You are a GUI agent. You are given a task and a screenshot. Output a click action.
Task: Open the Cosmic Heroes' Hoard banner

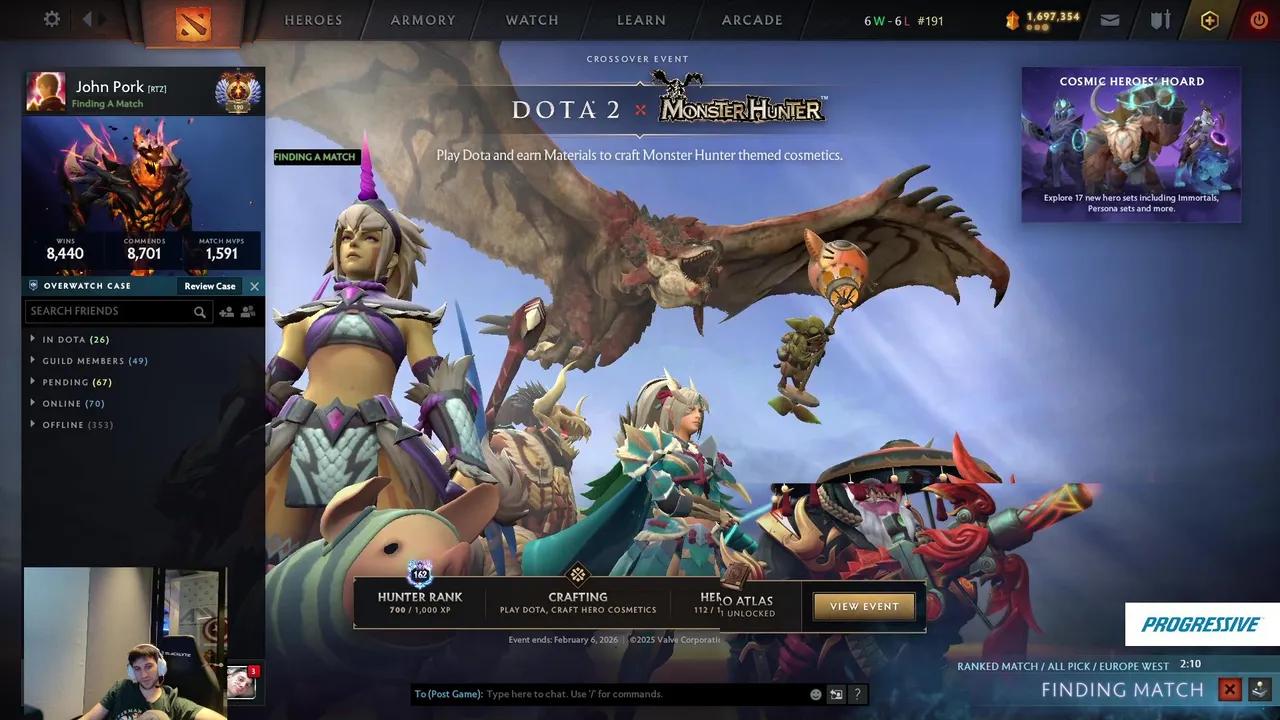coord(1130,145)
